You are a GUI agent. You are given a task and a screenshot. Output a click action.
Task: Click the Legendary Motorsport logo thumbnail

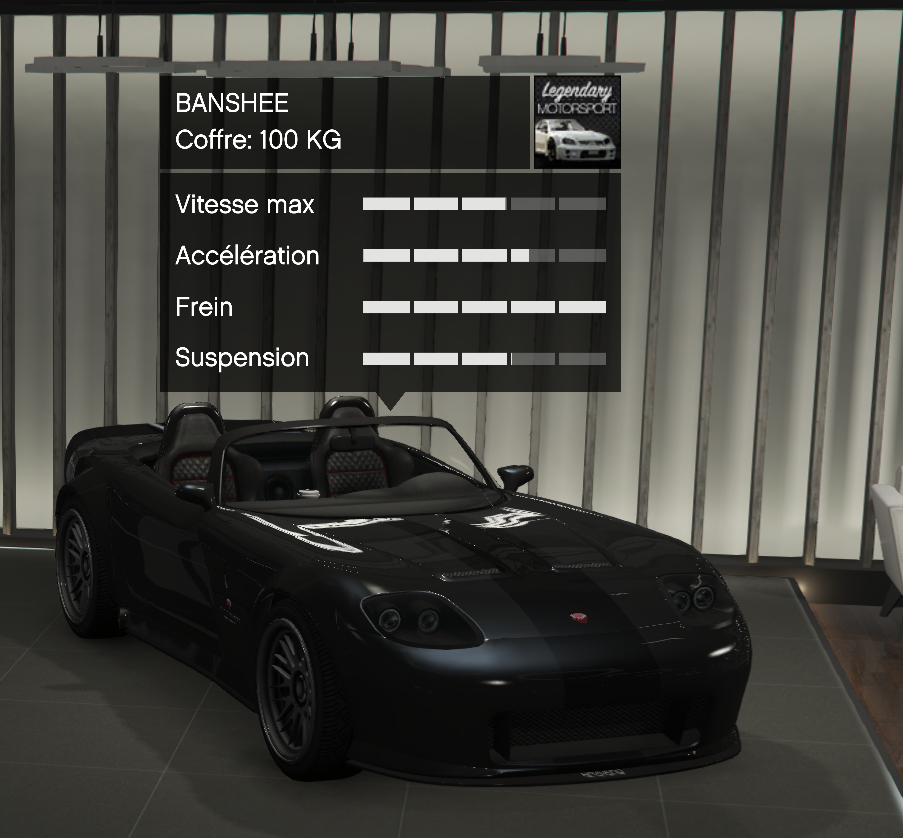pyautogui.click(x=576, y=122)
